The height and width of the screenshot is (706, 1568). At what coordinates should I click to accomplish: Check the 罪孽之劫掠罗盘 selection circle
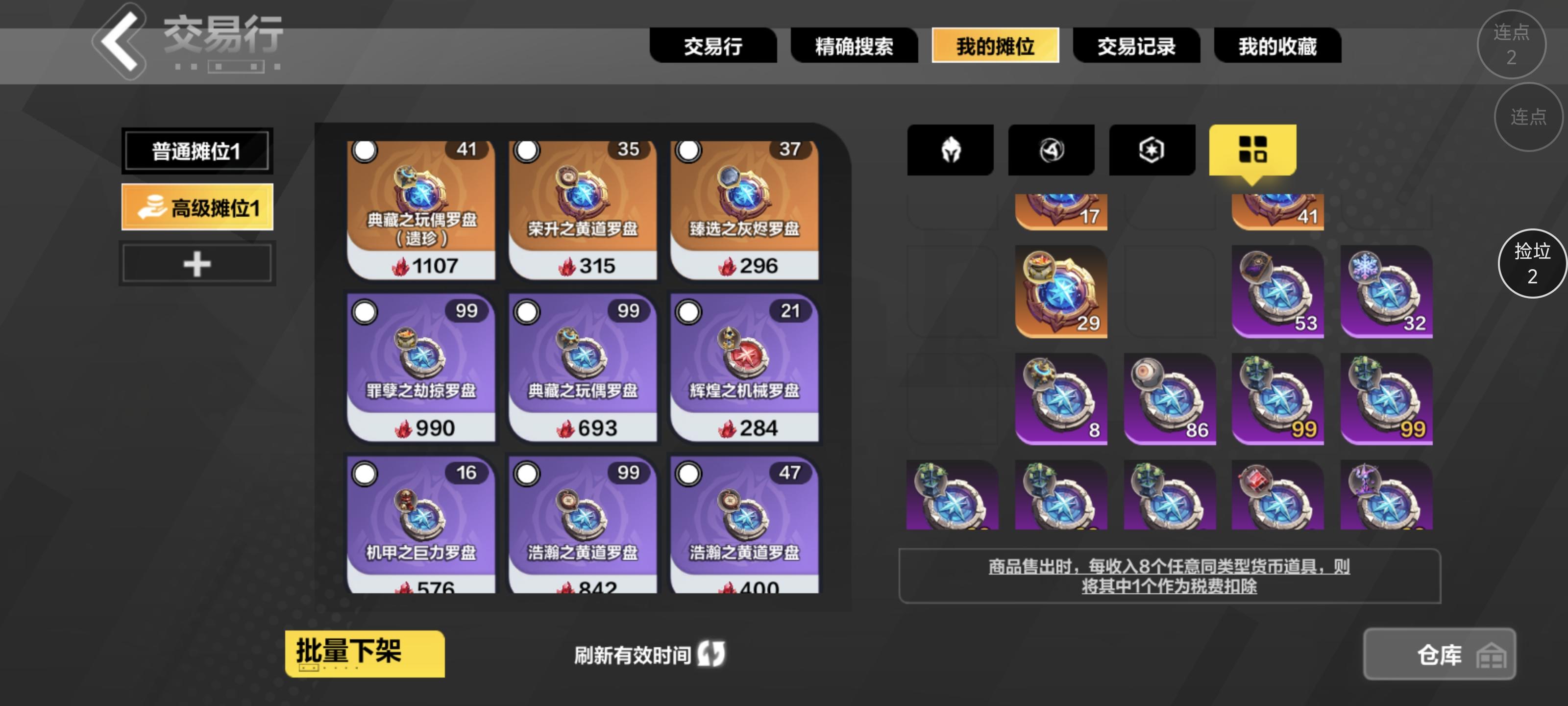(x=364, y=312)
